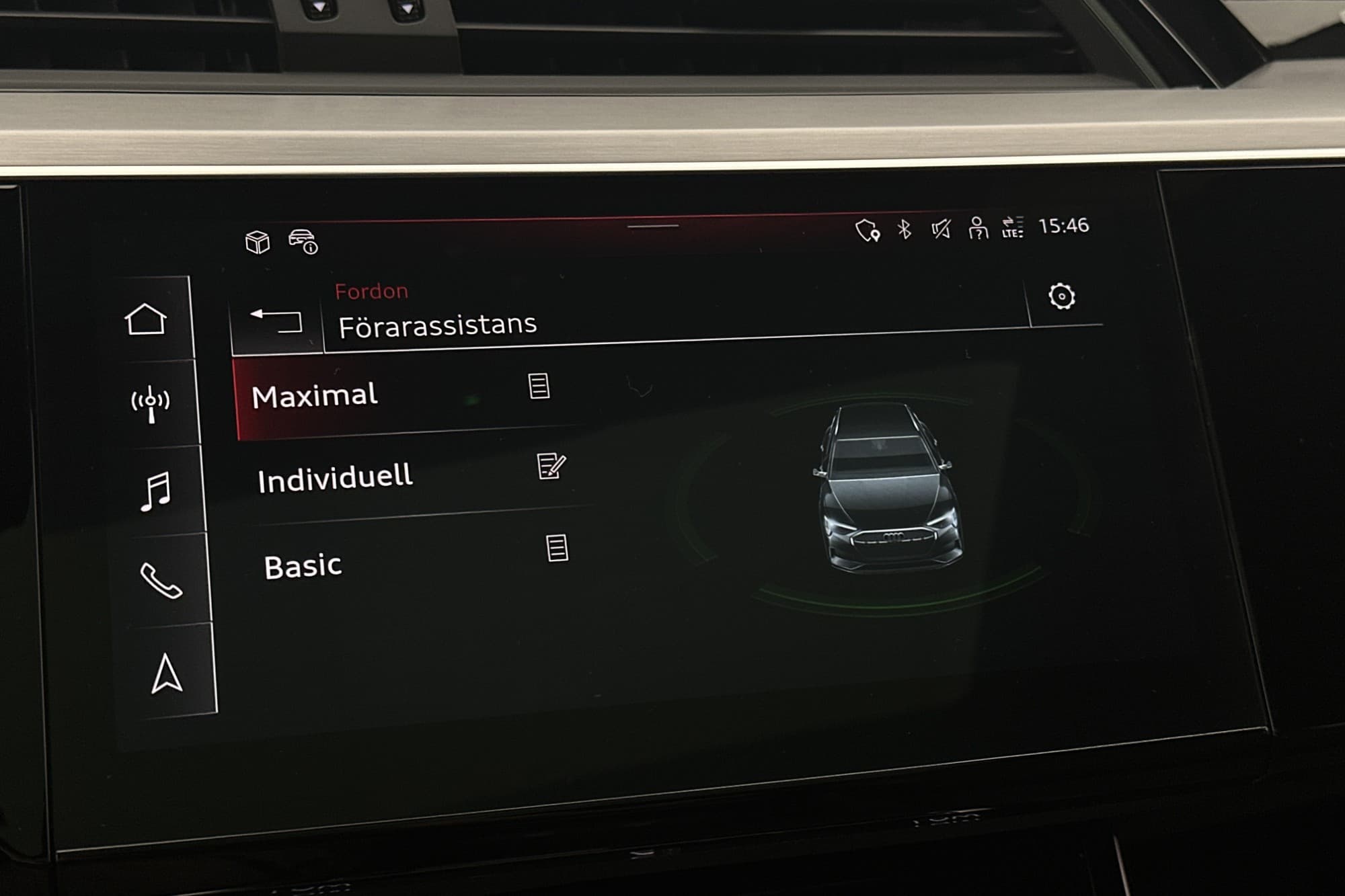Pull down the top status bar handle
The width and height of the screenshot is (1345, 896).
(x=653, y=226)
